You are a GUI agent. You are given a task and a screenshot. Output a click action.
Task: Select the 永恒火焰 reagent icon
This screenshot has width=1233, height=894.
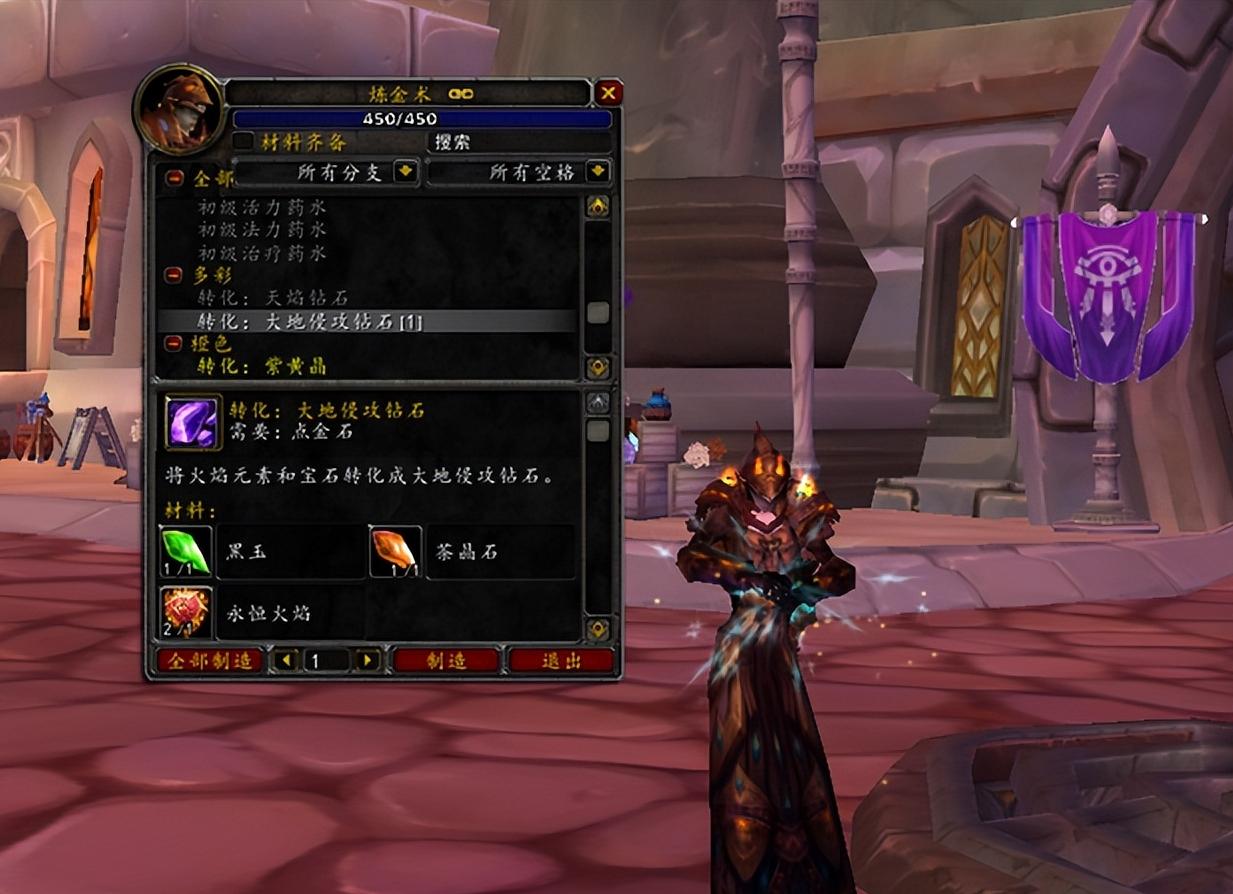tap(187, 612)
